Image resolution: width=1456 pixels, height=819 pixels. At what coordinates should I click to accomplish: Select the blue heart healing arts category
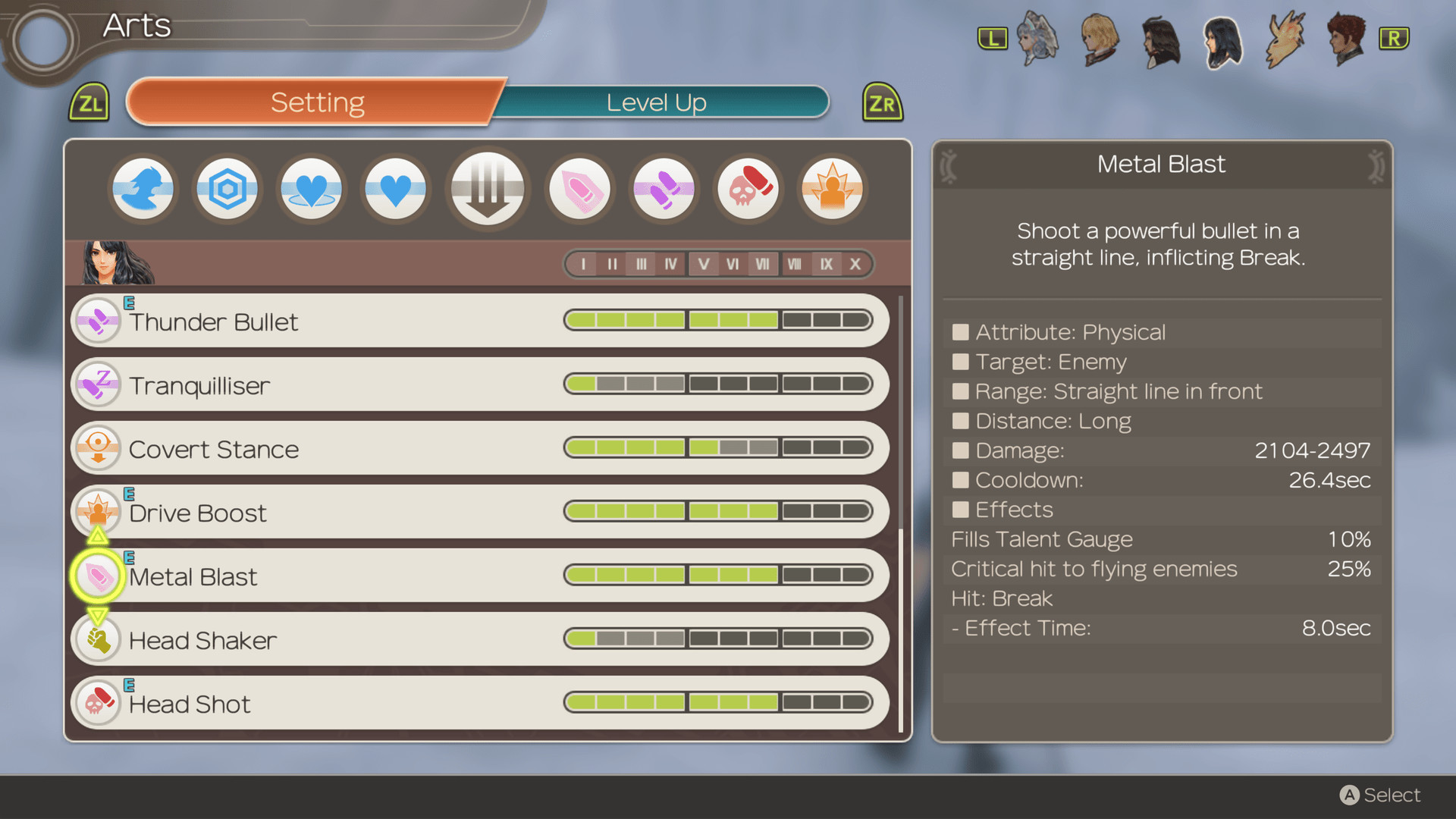point(395,189)
